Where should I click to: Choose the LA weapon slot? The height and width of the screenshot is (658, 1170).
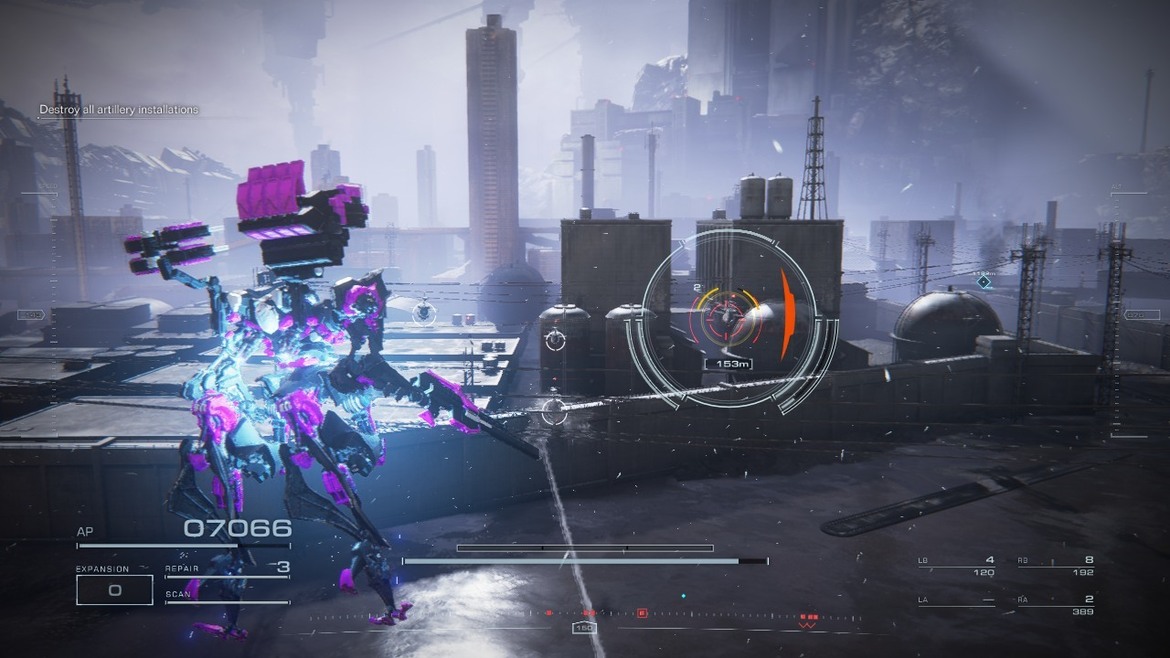956,605
